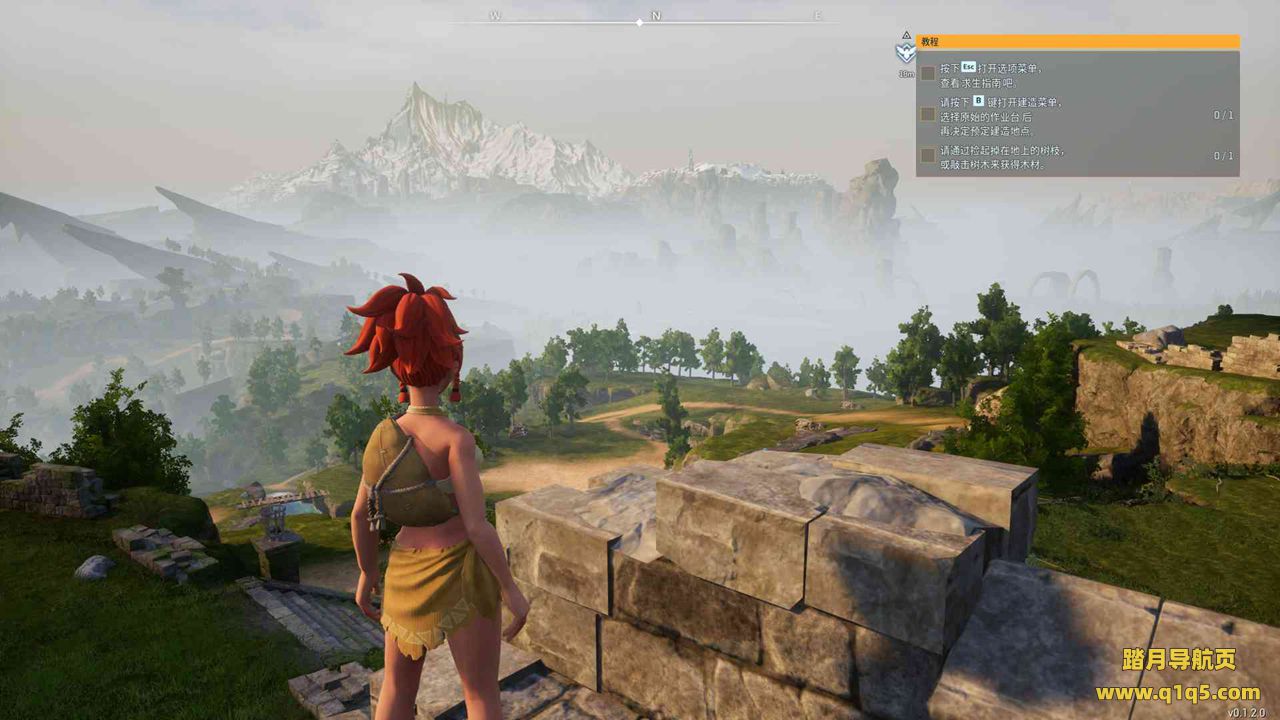Screen dimensions: 1280x720
Task: Tick the survival guide objective checkbox
Action: point(928,73)
